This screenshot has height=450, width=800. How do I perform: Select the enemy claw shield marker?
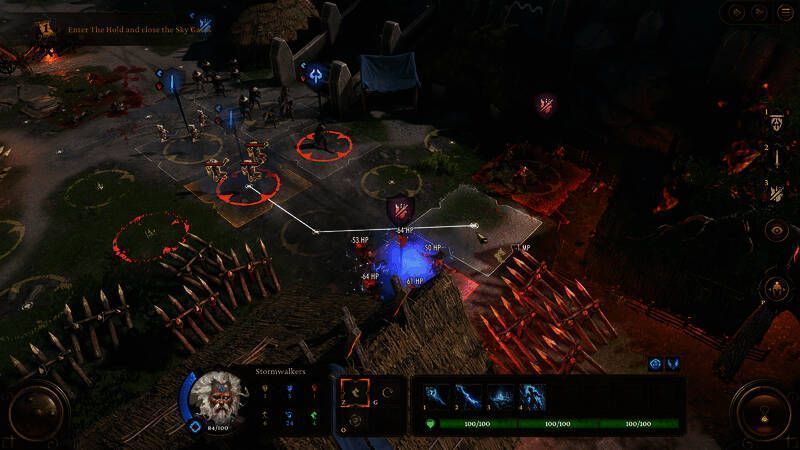(400, 209)
